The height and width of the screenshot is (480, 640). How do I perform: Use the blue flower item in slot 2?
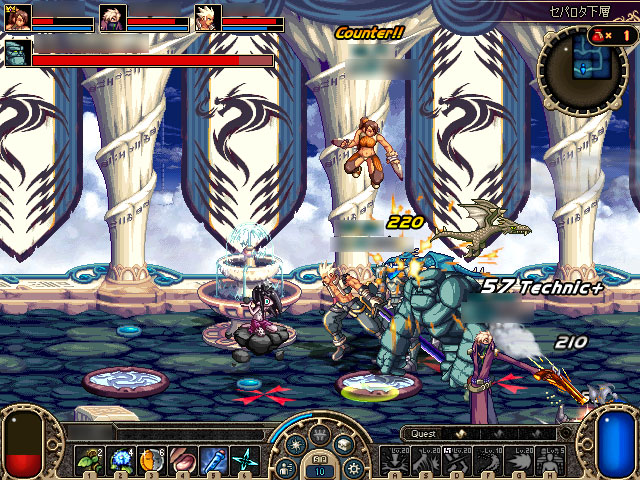(120, 460)
